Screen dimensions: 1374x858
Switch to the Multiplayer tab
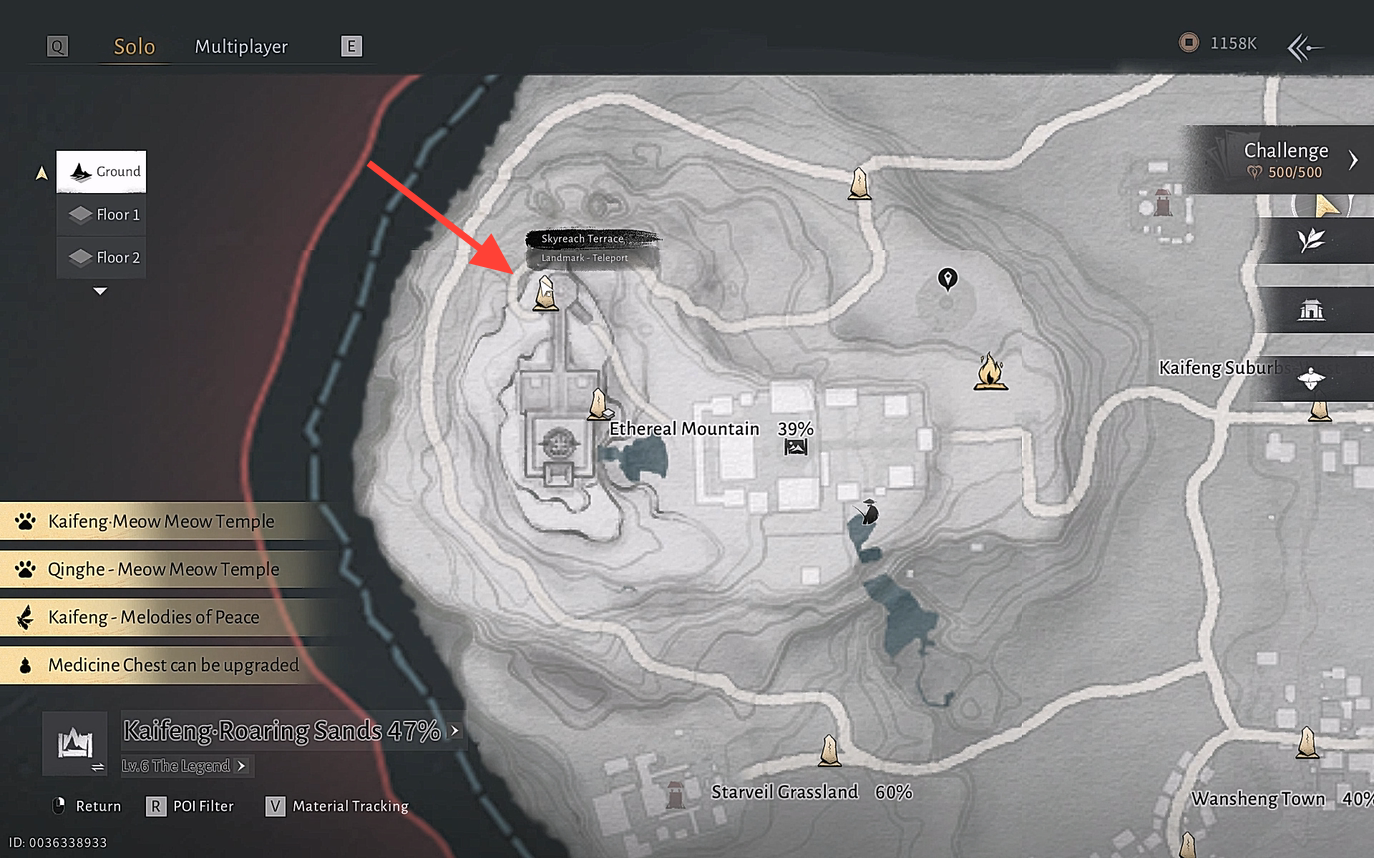pos(241,47)
